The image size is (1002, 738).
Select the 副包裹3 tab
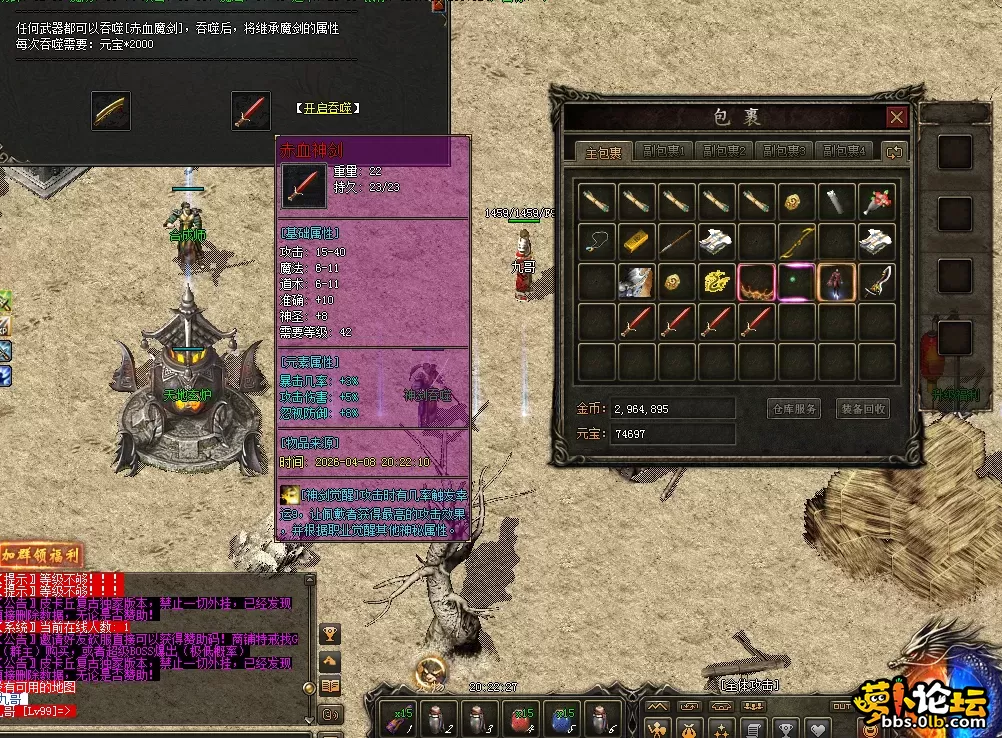783,152
